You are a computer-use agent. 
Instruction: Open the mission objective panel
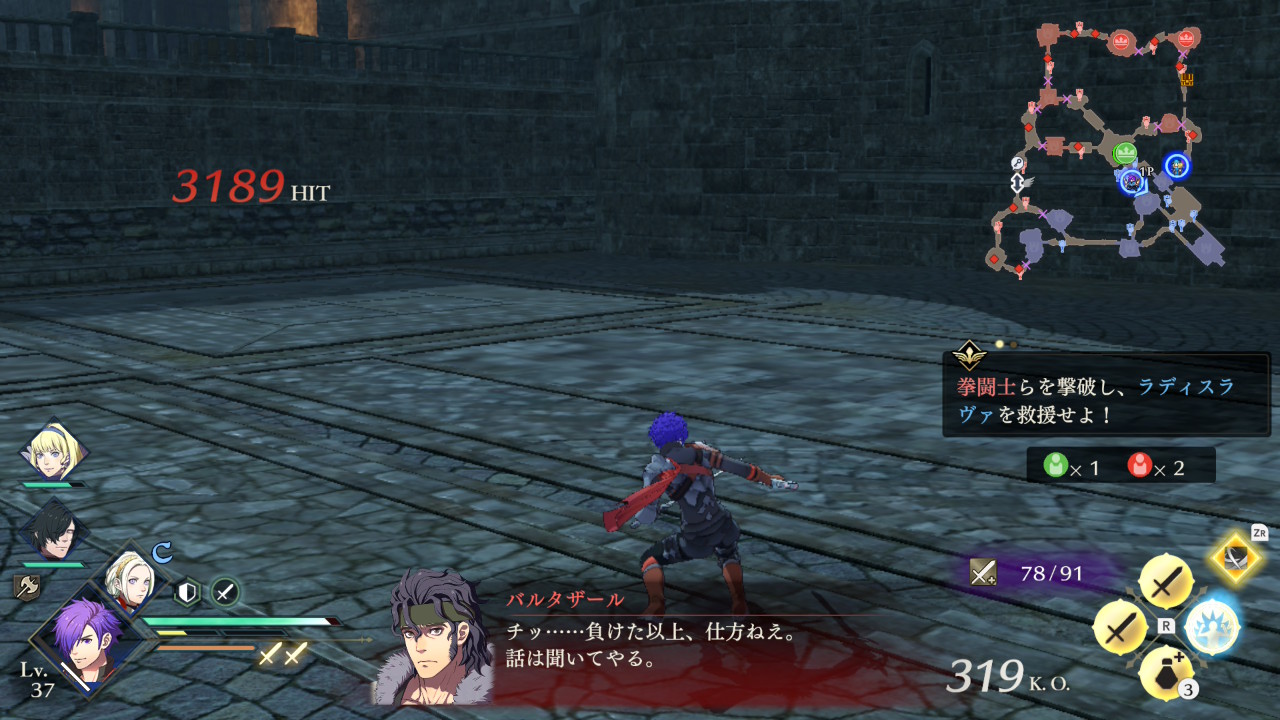[x=1106, y=394]
